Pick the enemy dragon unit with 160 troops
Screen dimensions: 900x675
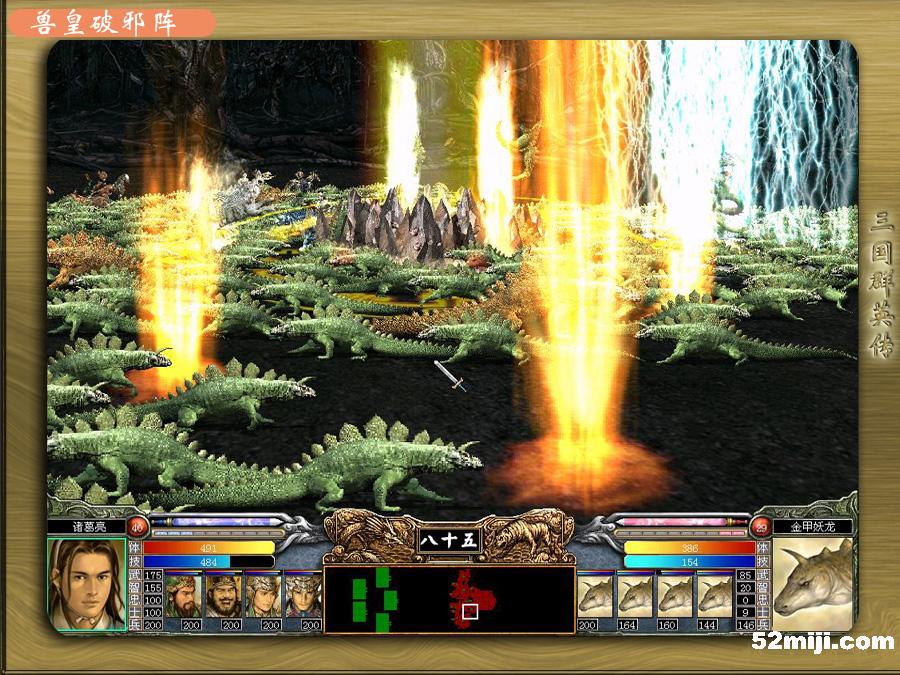[x=675, y=597]
